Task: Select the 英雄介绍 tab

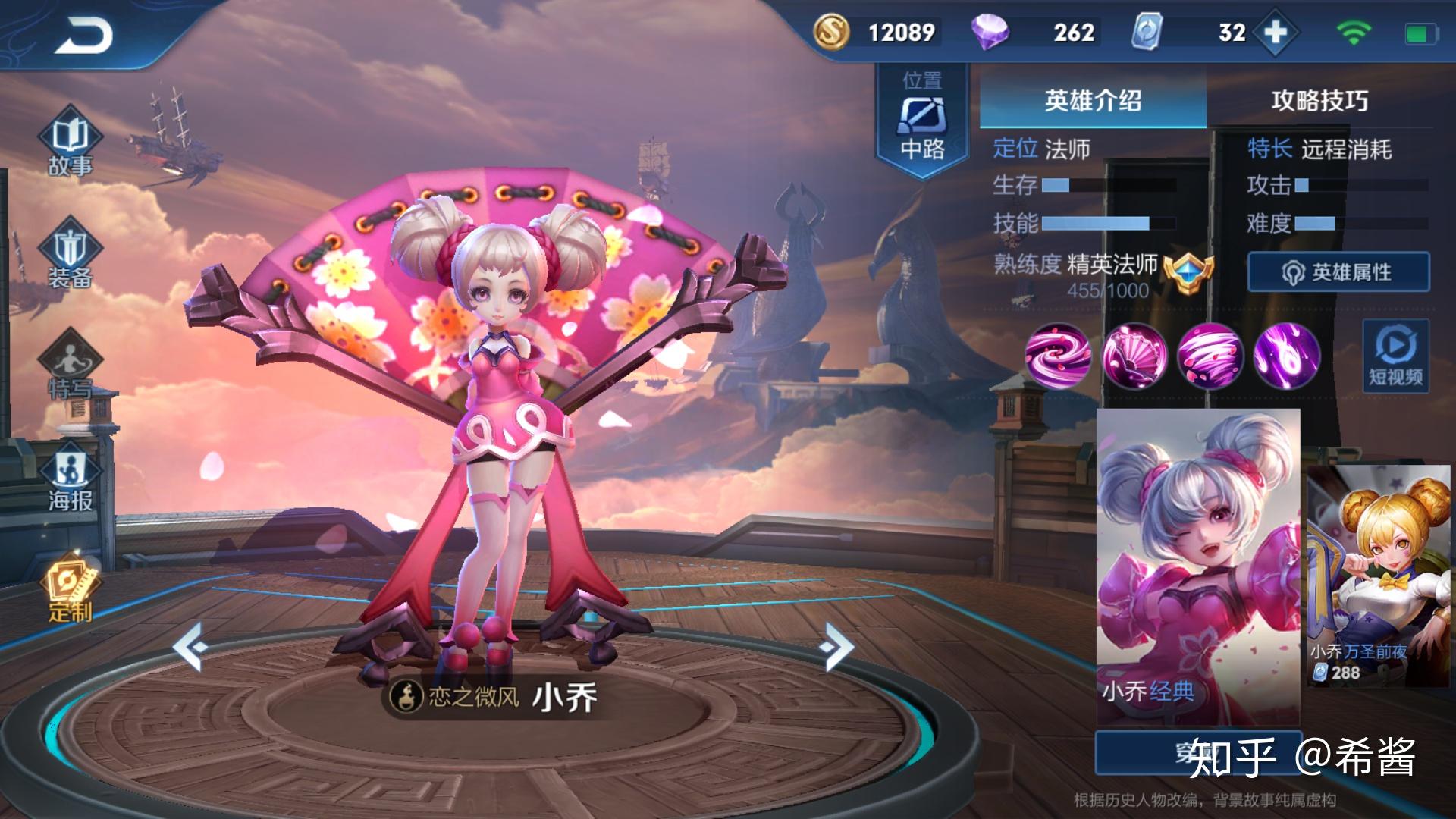Action: click(x=1093, y=101)
